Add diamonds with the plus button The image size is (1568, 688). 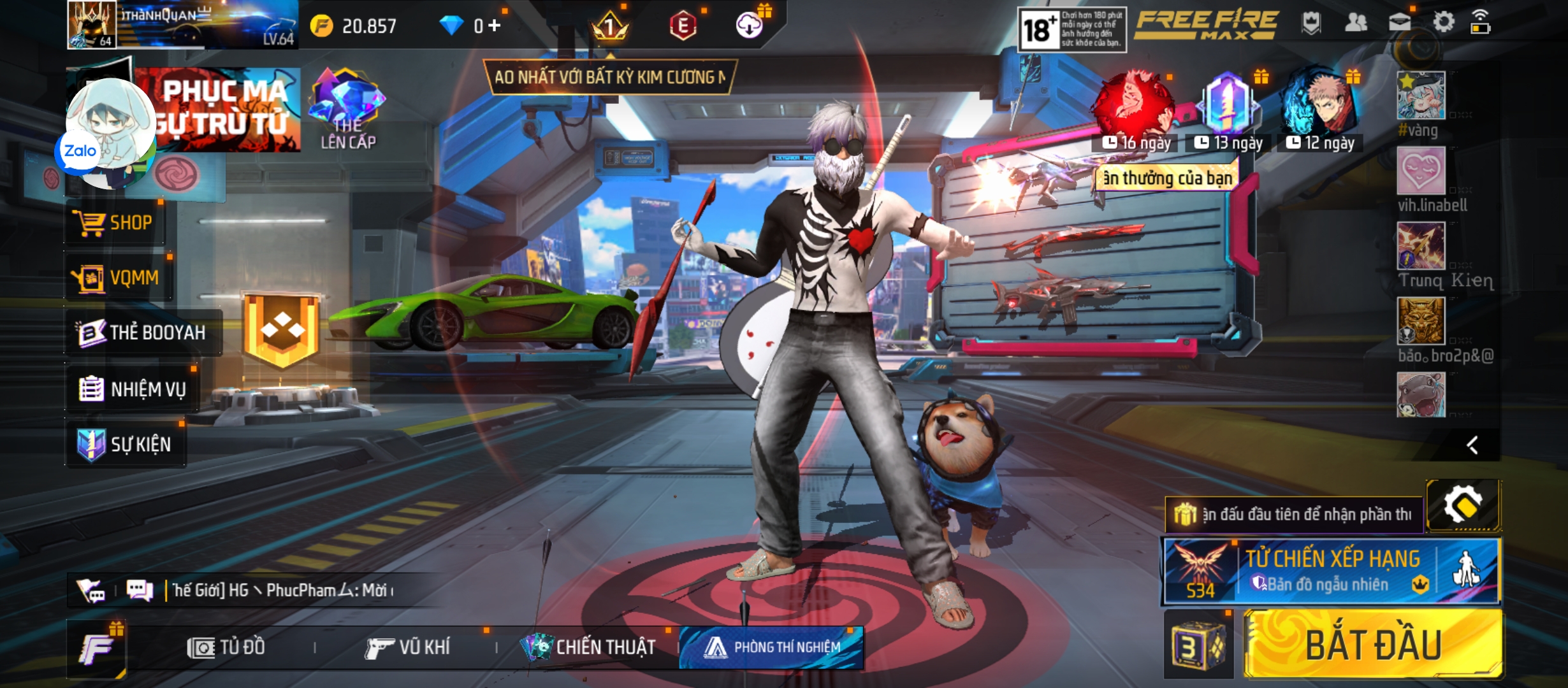(495, 25)
